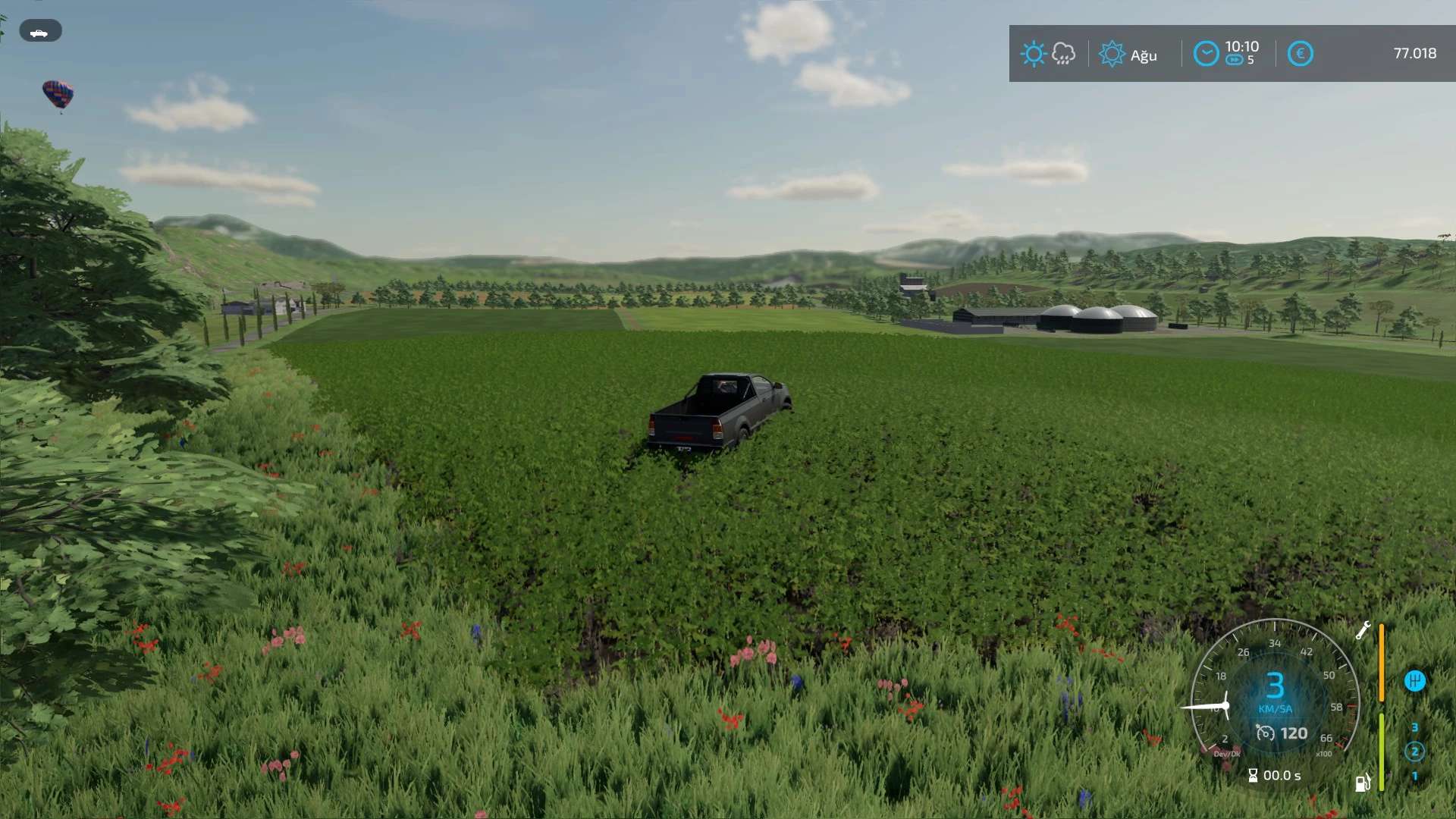Click the cruise control icon beside 120
The image size is (1456, 819).
[1265, 733]
